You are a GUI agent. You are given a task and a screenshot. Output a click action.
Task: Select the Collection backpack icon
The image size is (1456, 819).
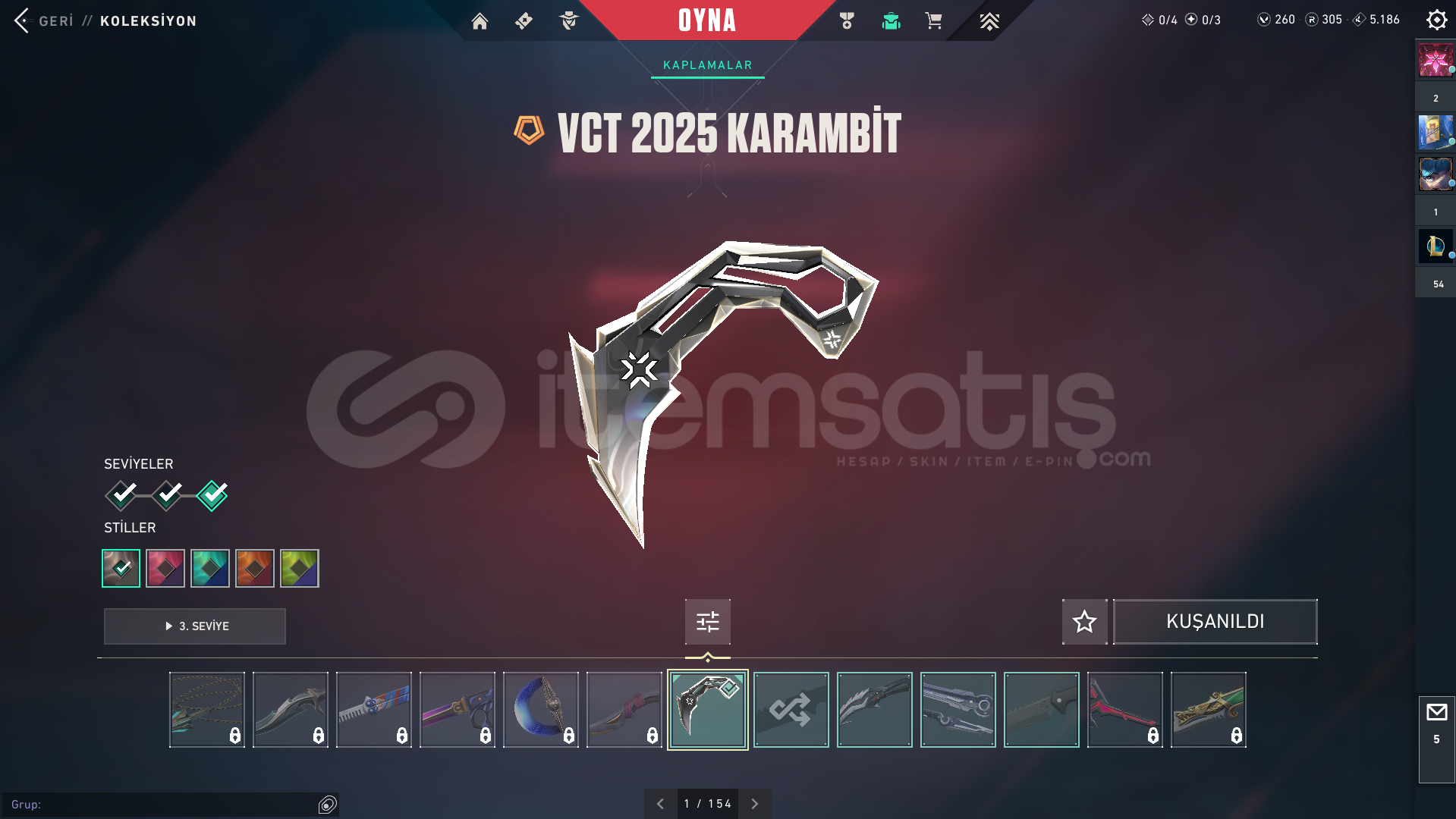891,20
